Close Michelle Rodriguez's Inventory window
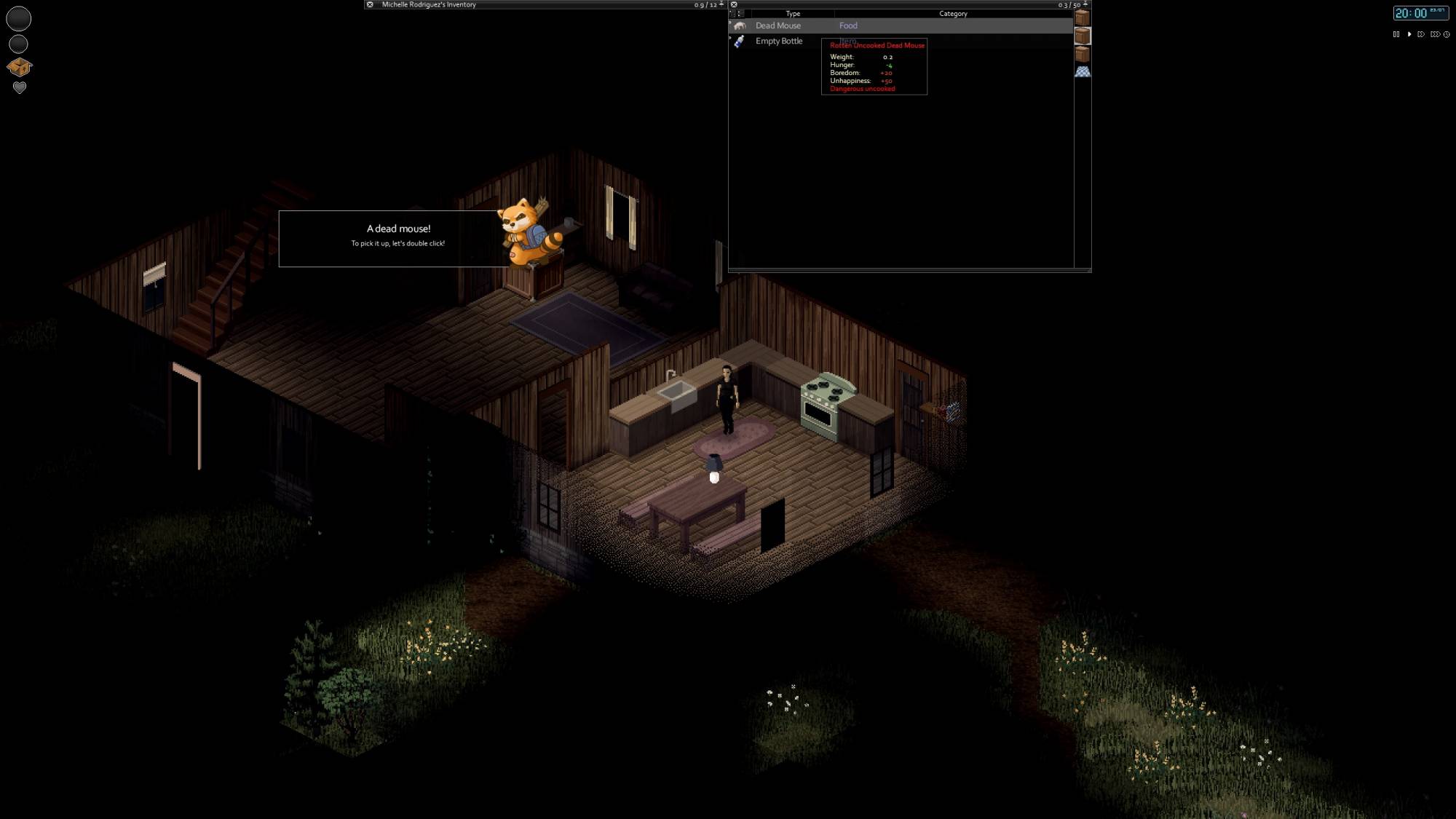 pos(370,4)
